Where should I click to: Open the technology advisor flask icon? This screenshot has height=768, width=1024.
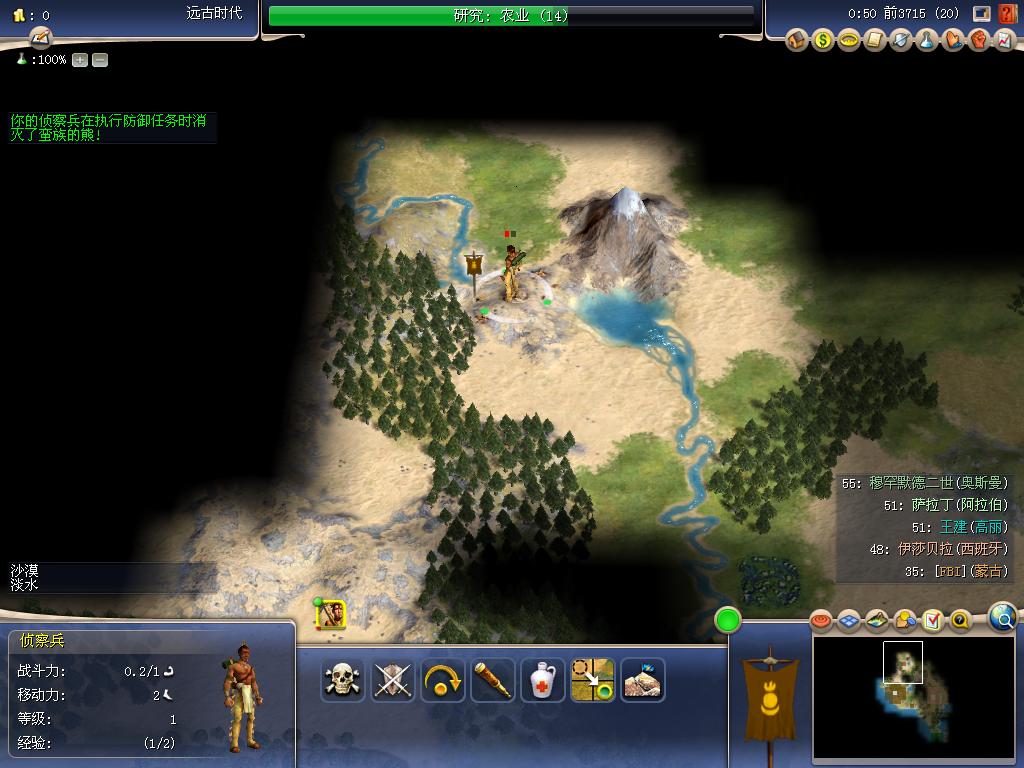click(927, 41)
